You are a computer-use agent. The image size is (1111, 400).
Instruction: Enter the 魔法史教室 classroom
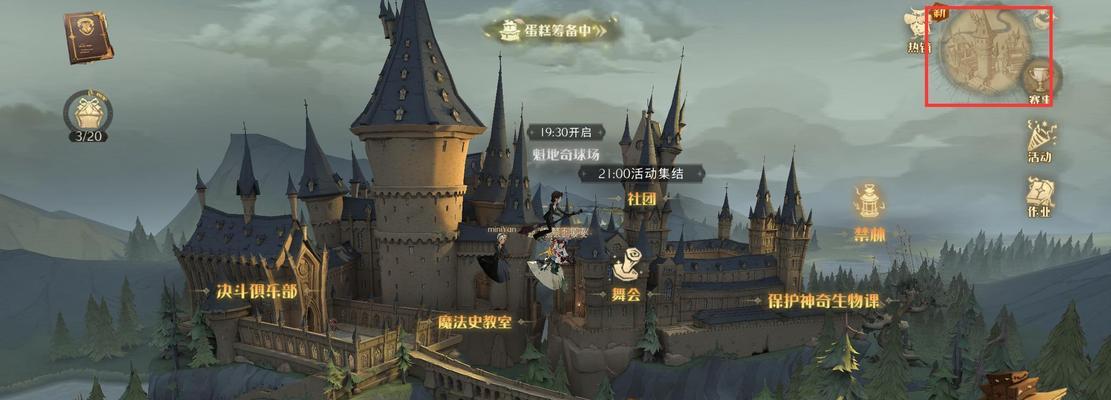(x=474, y=322)
